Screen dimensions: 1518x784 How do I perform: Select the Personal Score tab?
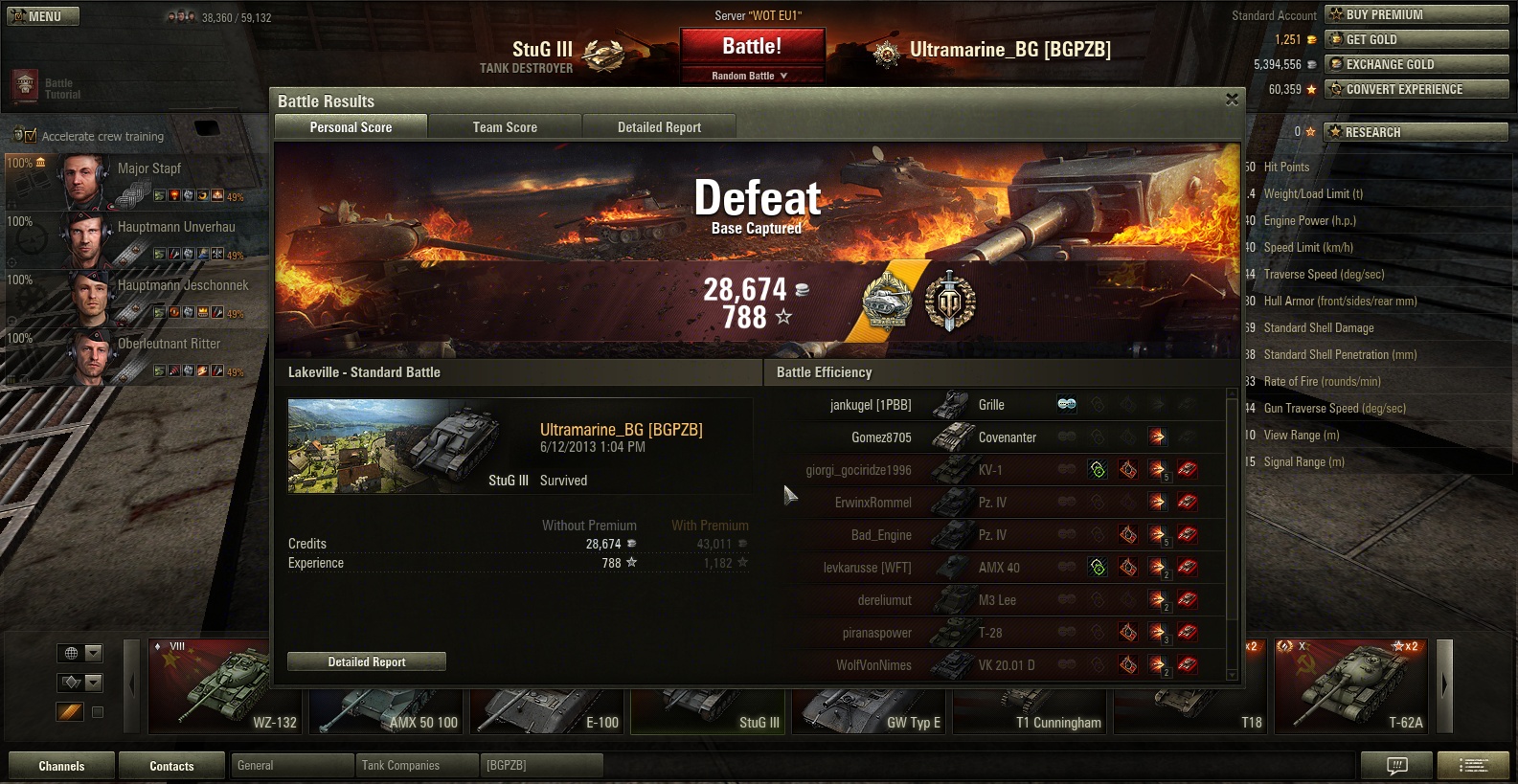pos(351,127)
